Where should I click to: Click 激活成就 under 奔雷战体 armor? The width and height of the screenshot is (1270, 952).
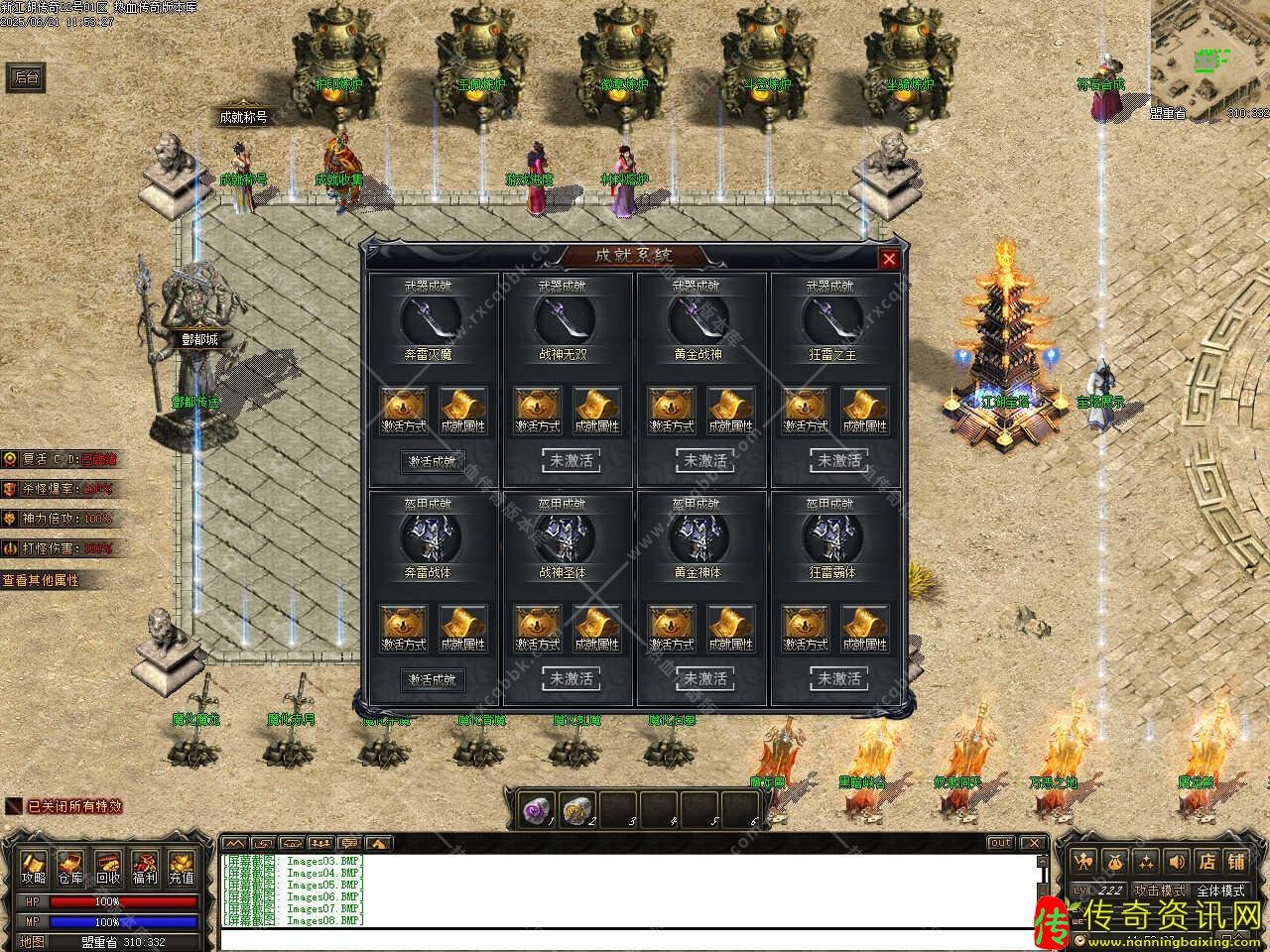tap(434, 679)
